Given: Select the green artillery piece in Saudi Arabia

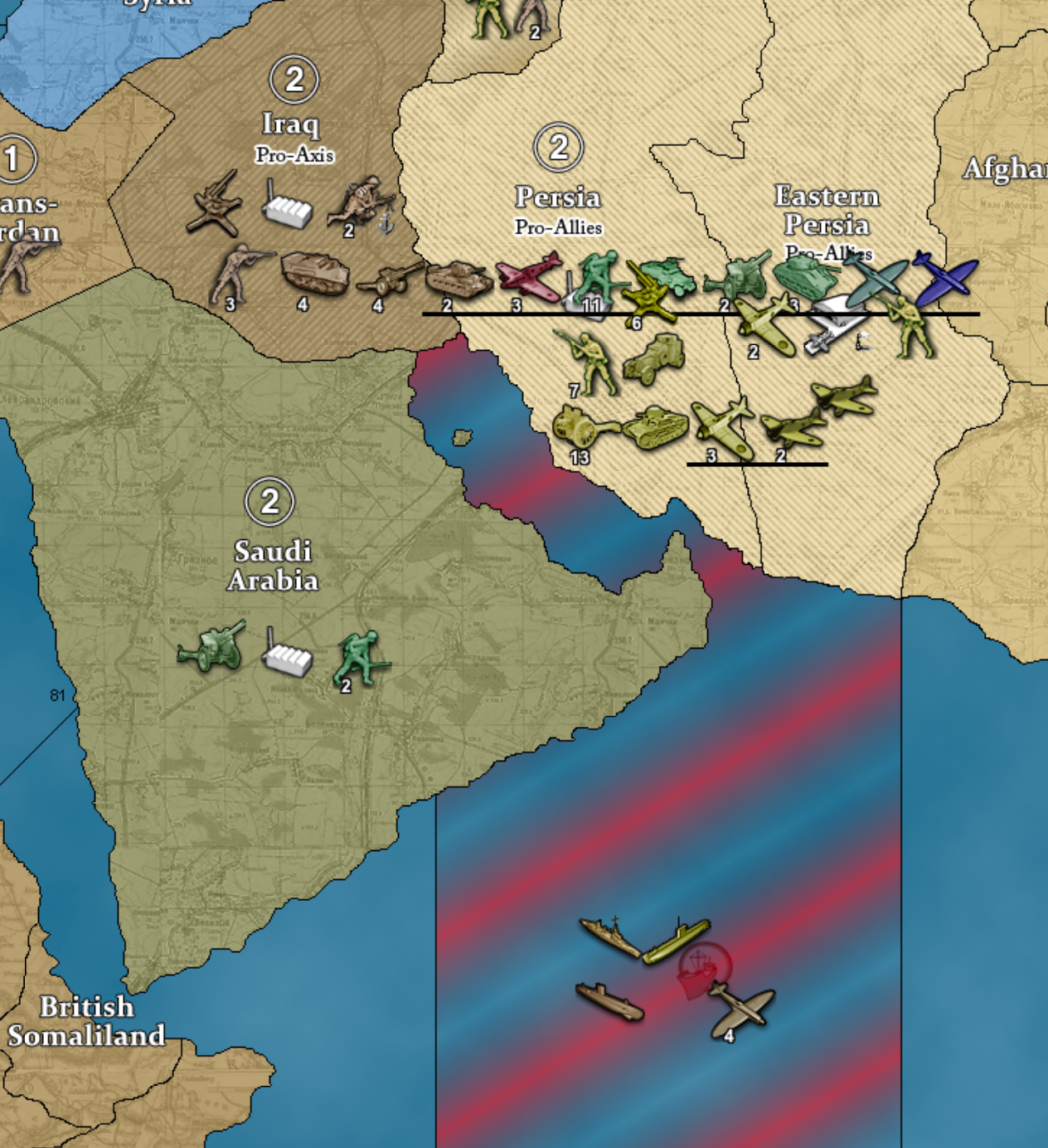Looking at the screenshot, I should coord(212,647).
